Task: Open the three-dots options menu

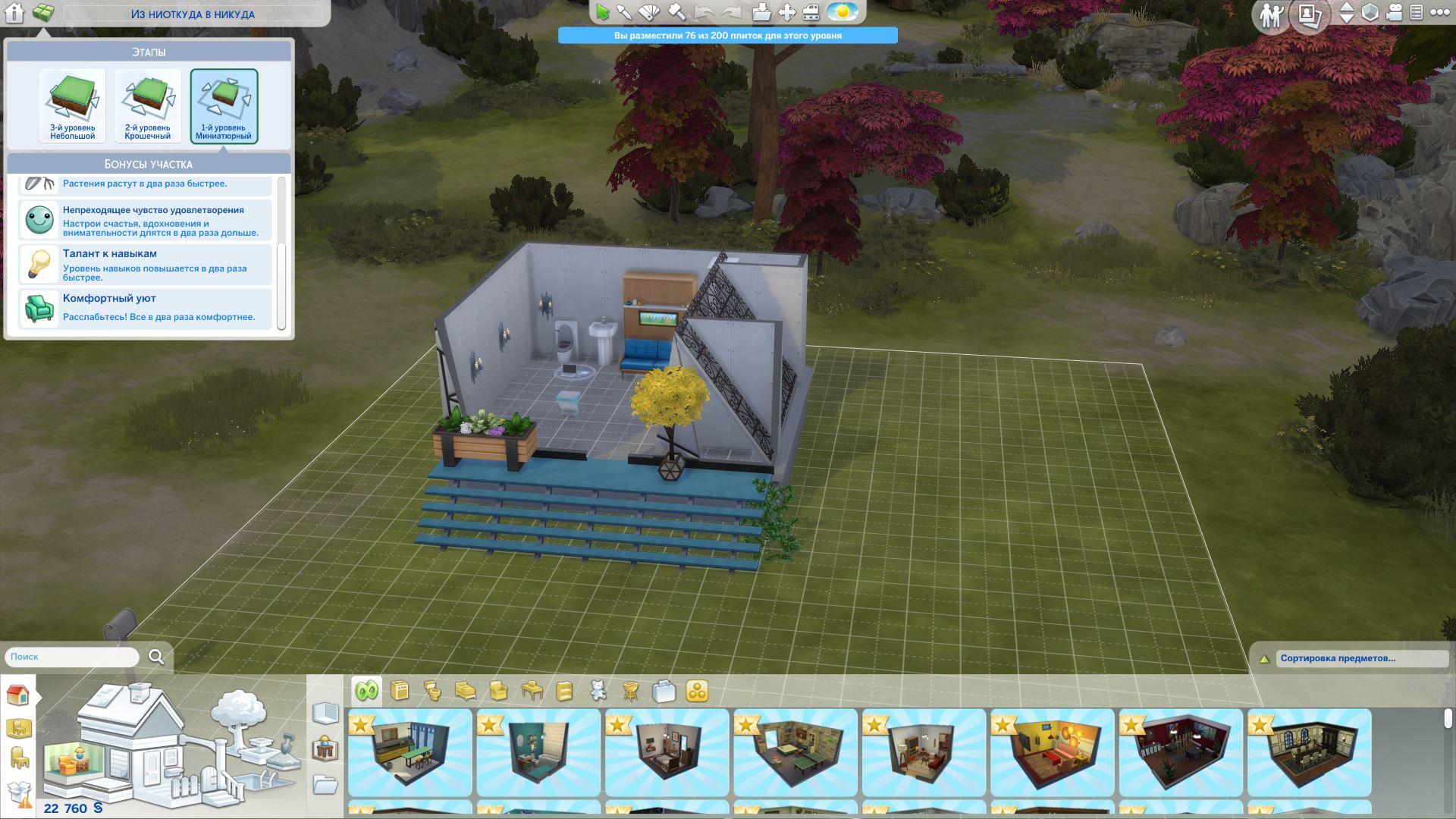Action: pos(1439,12)
